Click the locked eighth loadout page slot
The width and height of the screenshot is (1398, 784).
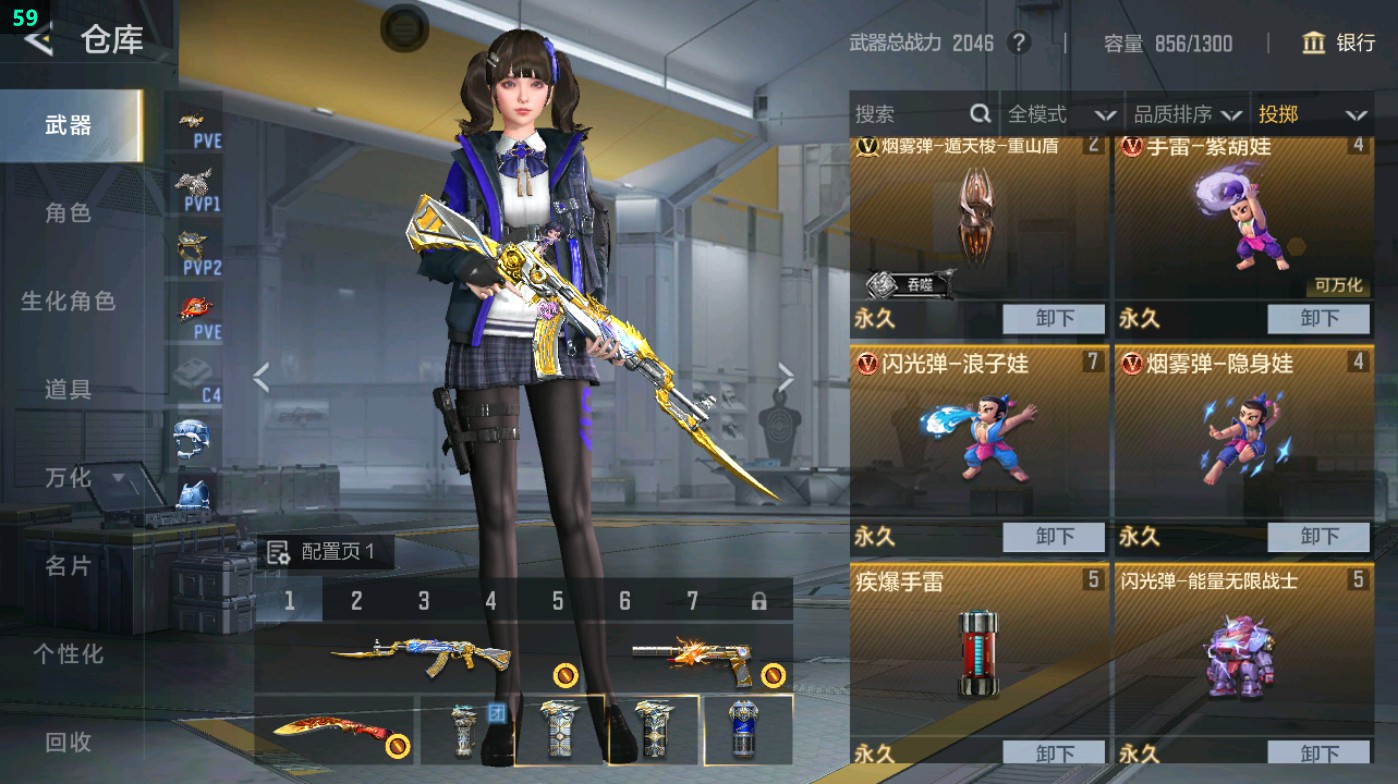(x=757, y=599)
